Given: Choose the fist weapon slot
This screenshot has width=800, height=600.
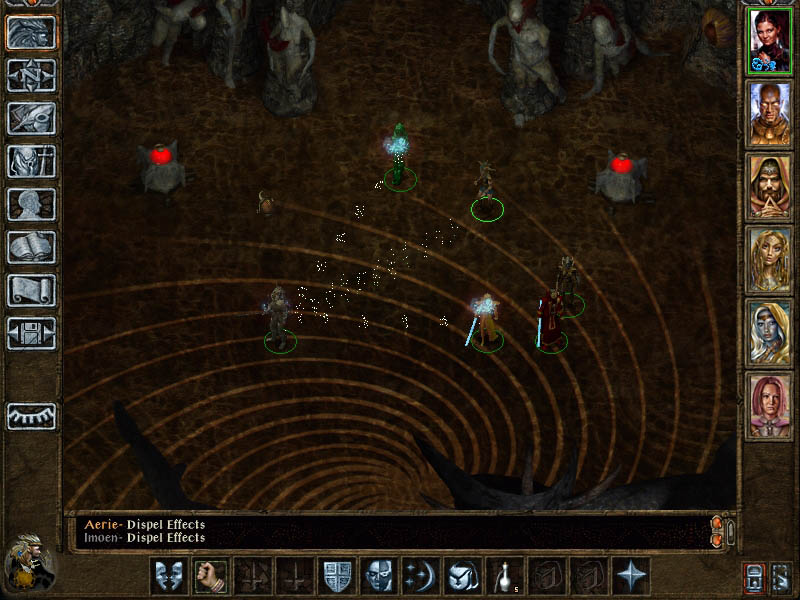Looking at the screenshot, I should (x=210, y=576).
